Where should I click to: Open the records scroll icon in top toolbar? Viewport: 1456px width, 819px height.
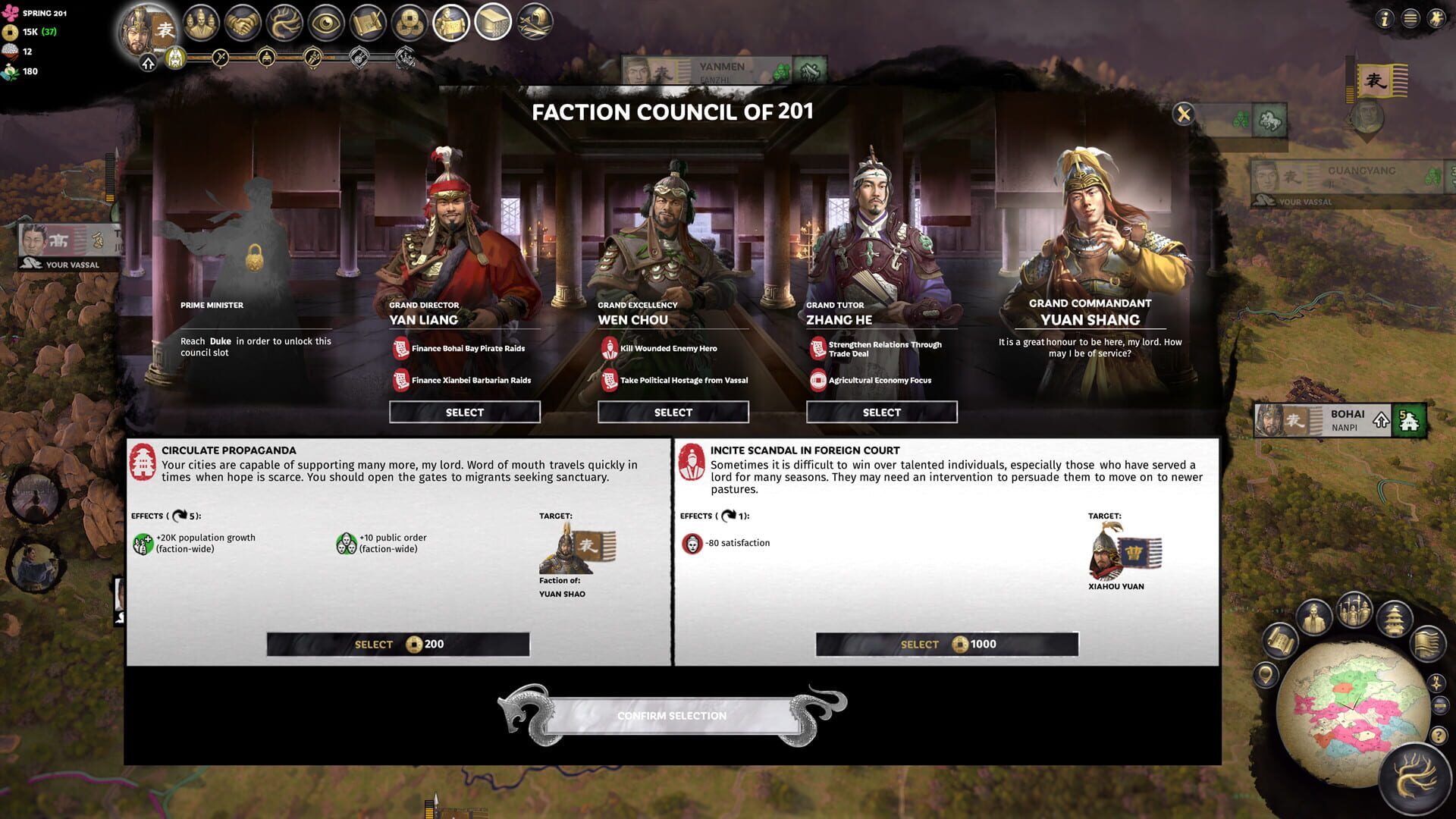[366, 23]
